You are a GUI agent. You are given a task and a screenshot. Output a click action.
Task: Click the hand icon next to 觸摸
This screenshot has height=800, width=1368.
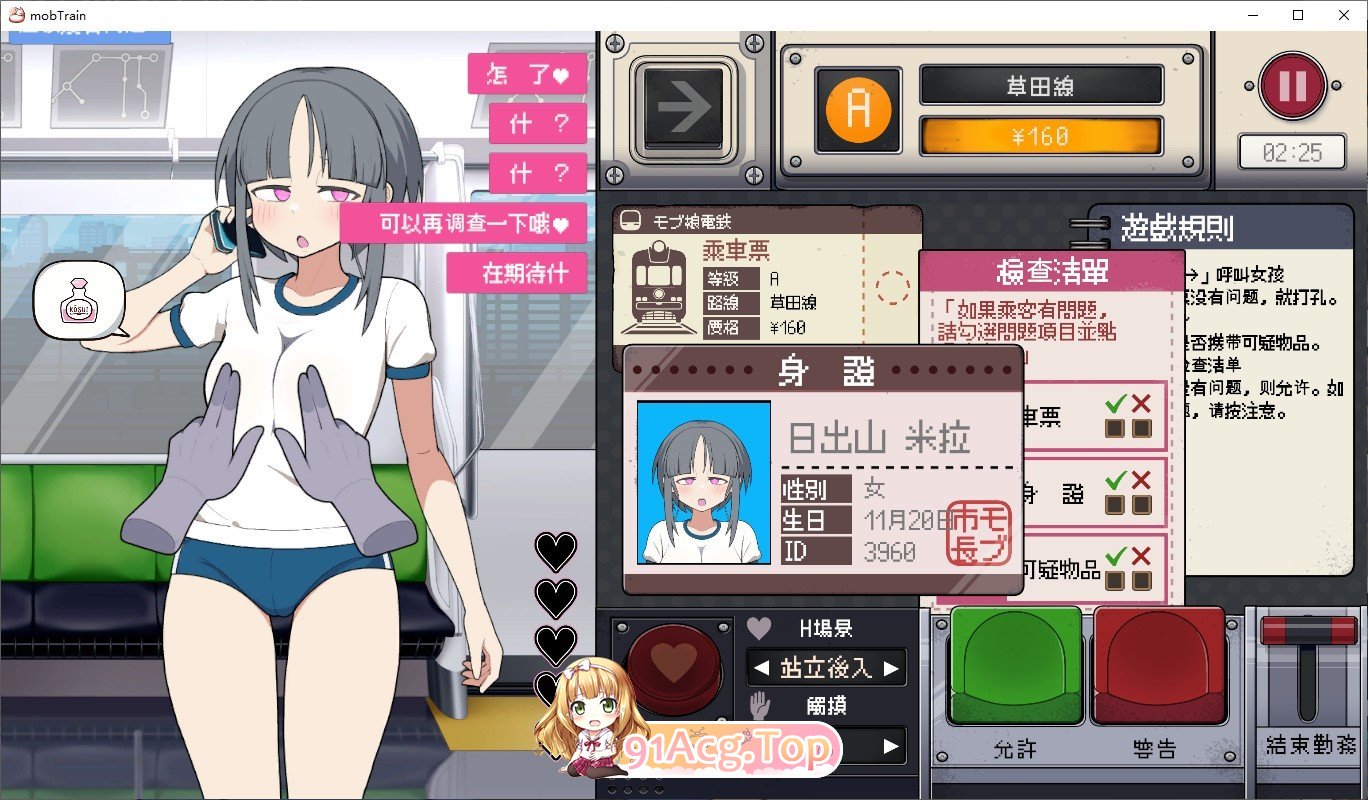coord(757,706)
